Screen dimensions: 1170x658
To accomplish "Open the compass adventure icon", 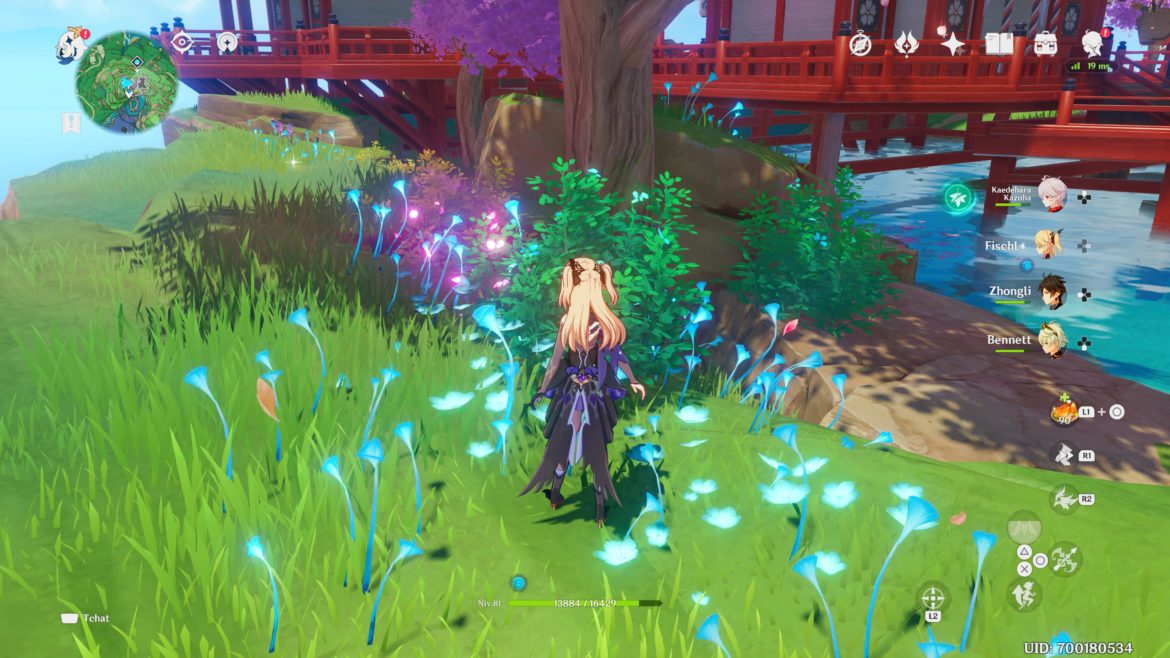I will point(860,44).
